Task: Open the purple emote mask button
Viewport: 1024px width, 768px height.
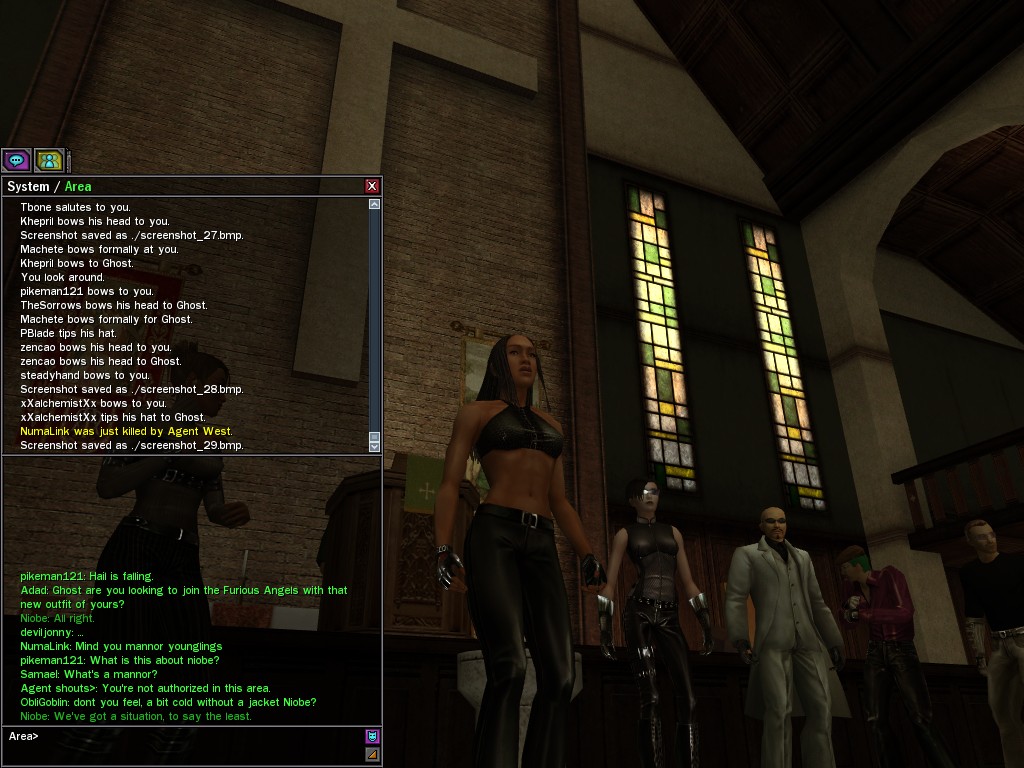Action: (372, 736)
